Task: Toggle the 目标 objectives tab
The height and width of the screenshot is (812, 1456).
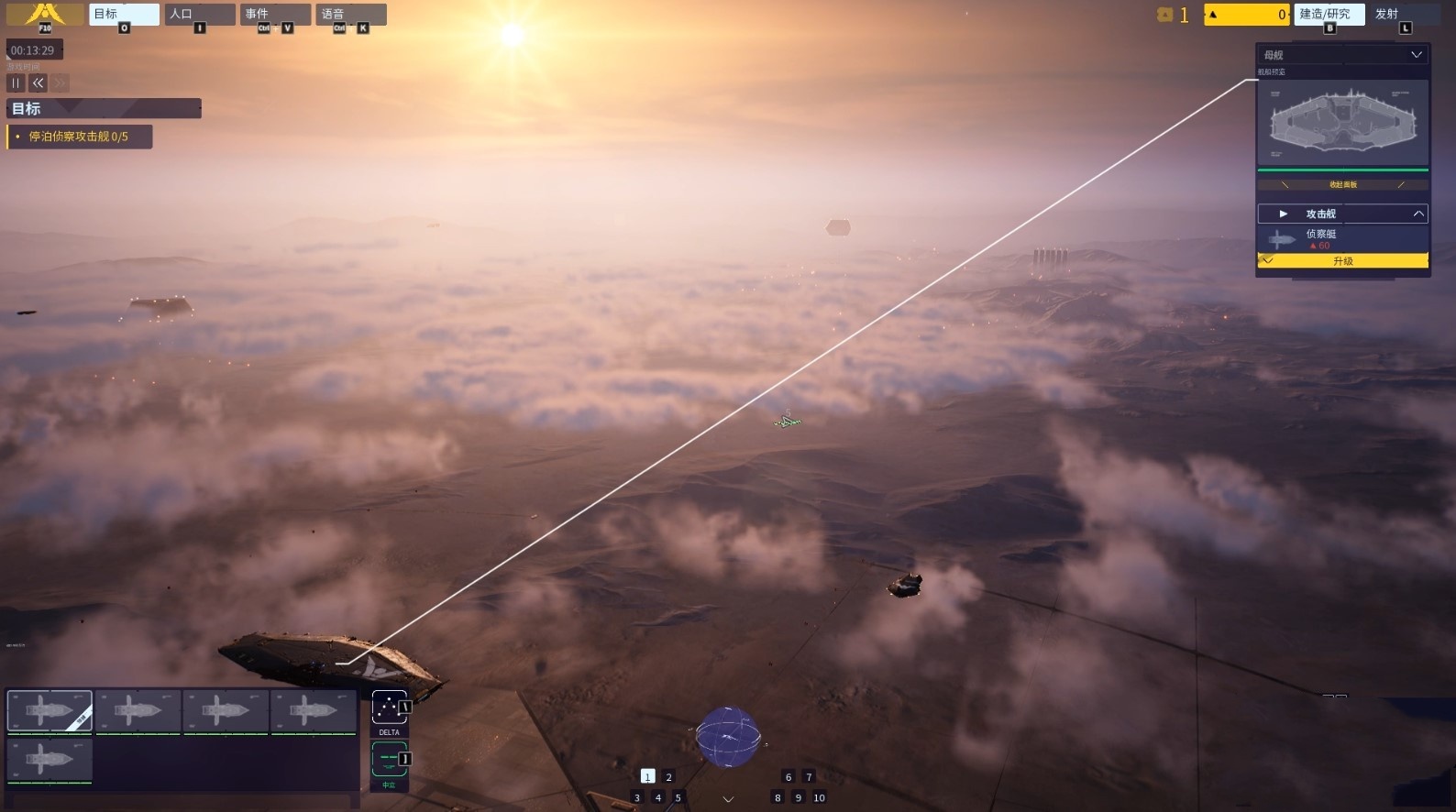Action: pos(124,15)
